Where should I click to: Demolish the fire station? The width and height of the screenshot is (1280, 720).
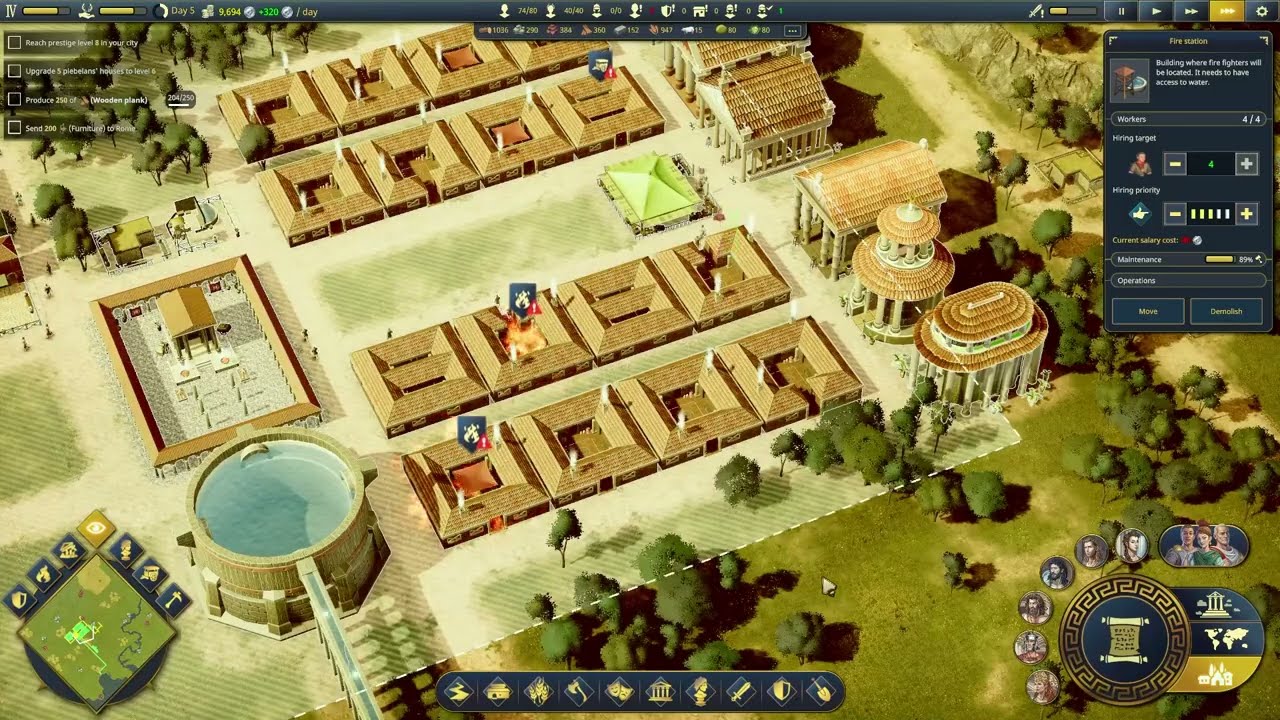[x=1226, y=311]
